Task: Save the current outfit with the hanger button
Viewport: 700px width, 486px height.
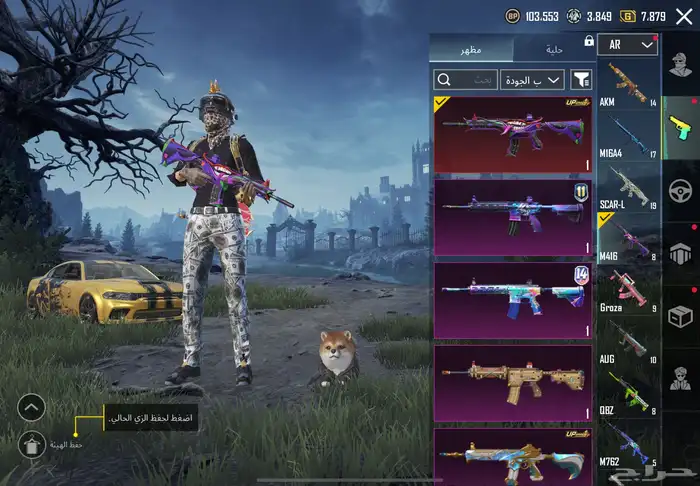Action: [x=33, y=446]
